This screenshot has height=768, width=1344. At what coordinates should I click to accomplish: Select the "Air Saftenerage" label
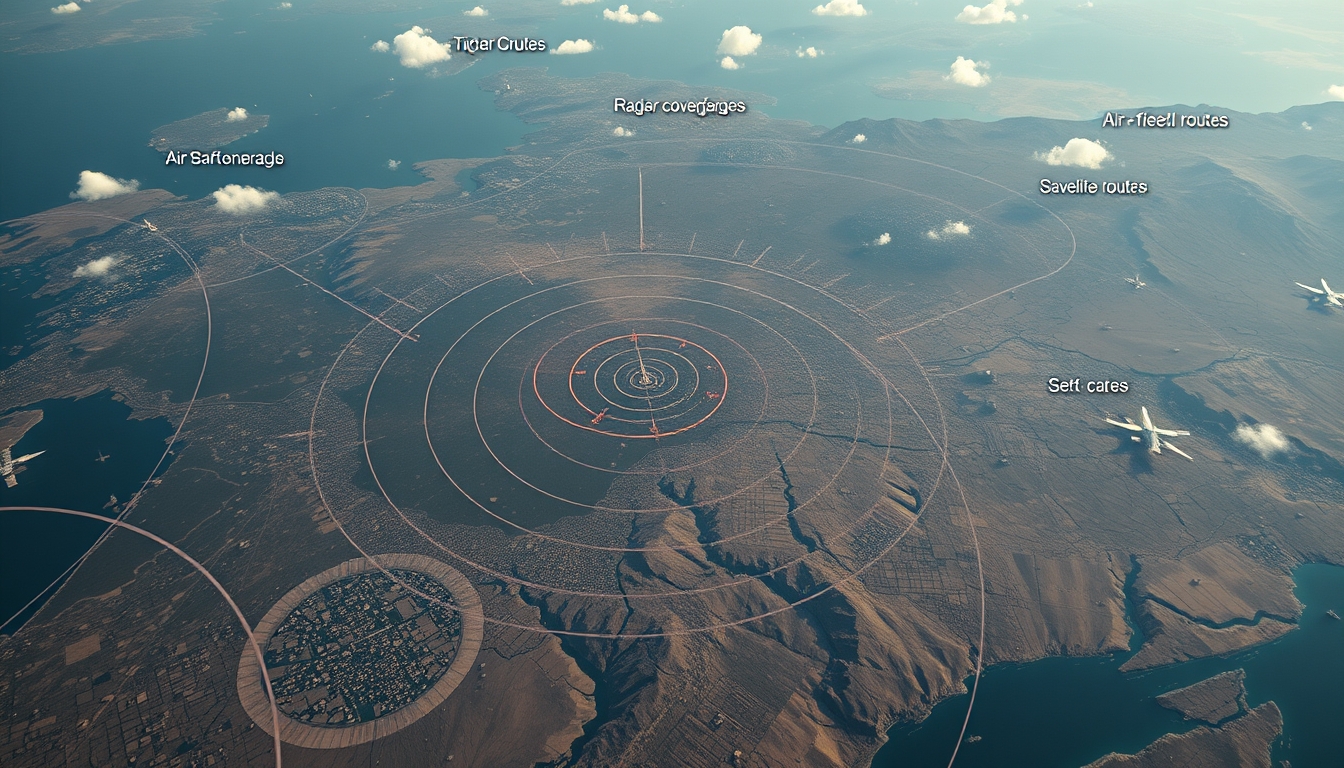224,158
